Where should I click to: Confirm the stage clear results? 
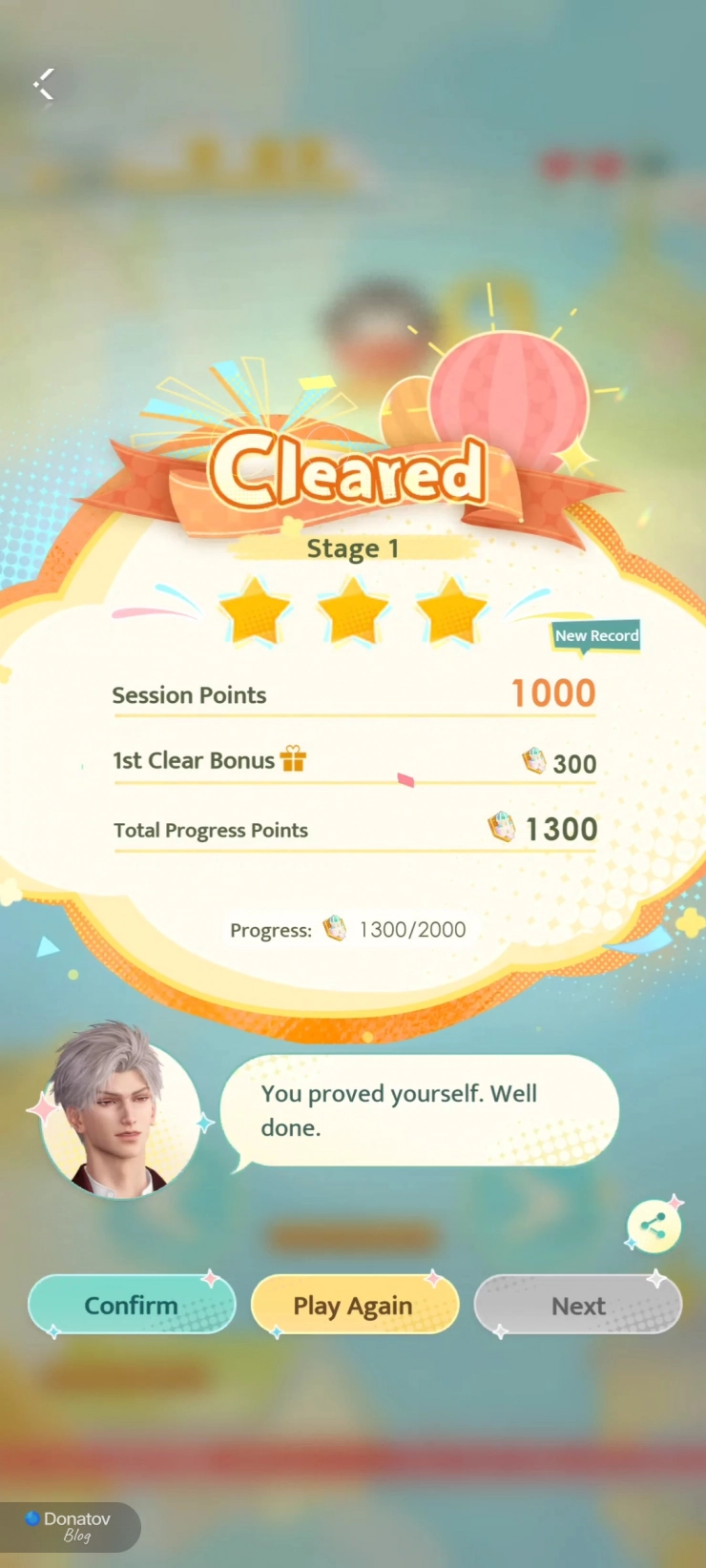tap(132, 1305)
